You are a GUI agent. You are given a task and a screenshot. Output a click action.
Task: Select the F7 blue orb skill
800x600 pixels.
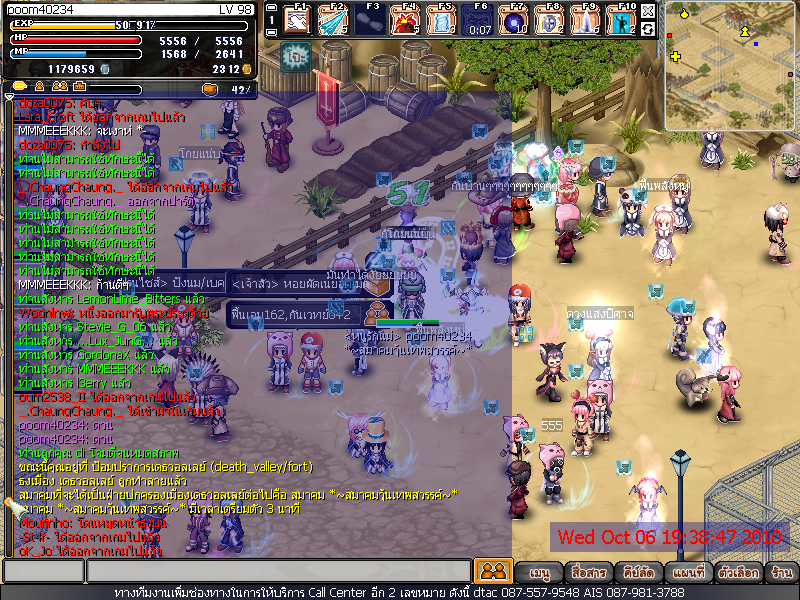point(515,20)
